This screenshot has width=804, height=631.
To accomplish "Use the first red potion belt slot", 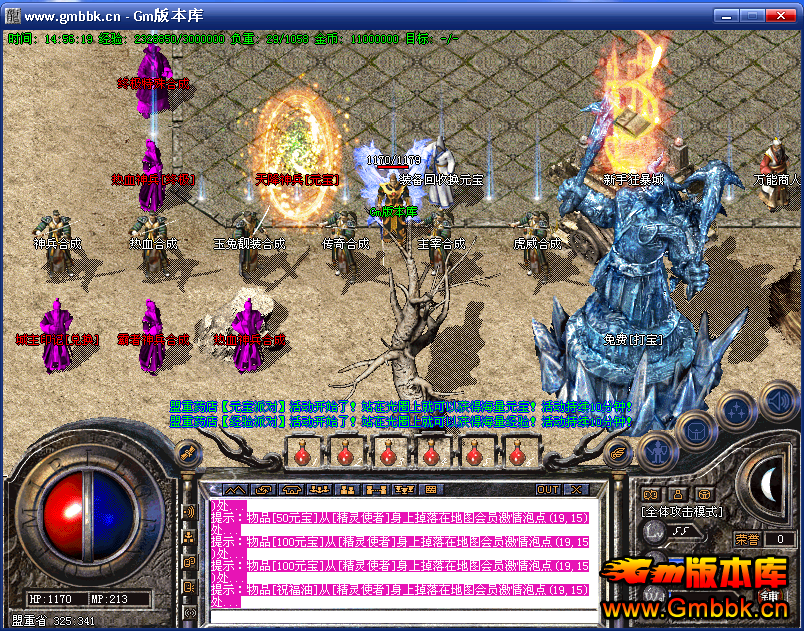I will point(302,453).
